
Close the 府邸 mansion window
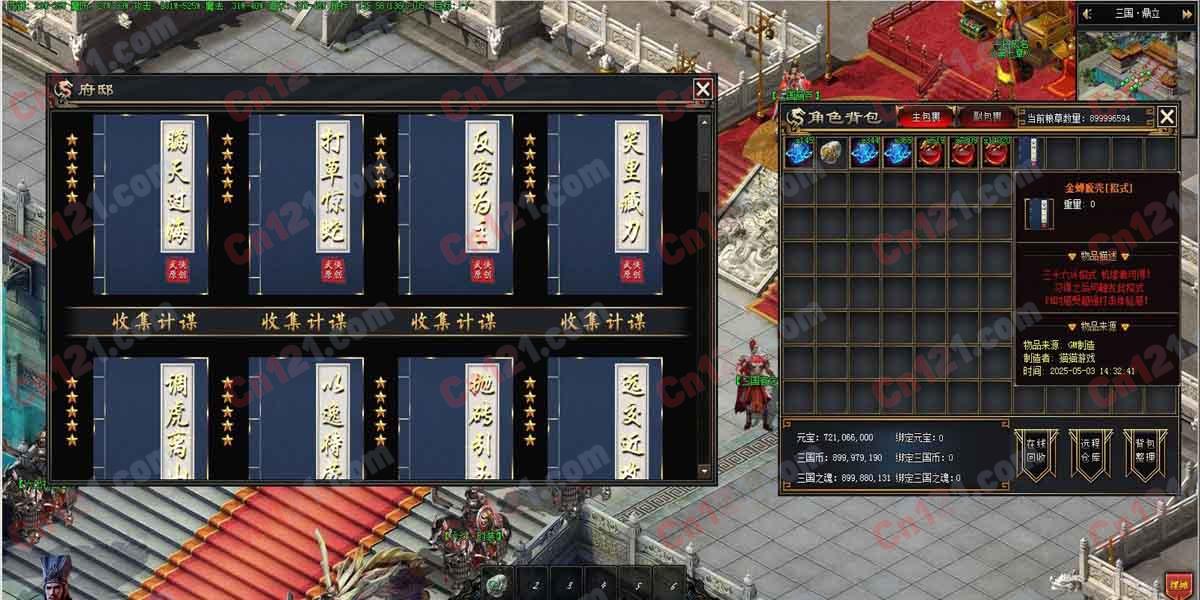[x=703, y=89]
